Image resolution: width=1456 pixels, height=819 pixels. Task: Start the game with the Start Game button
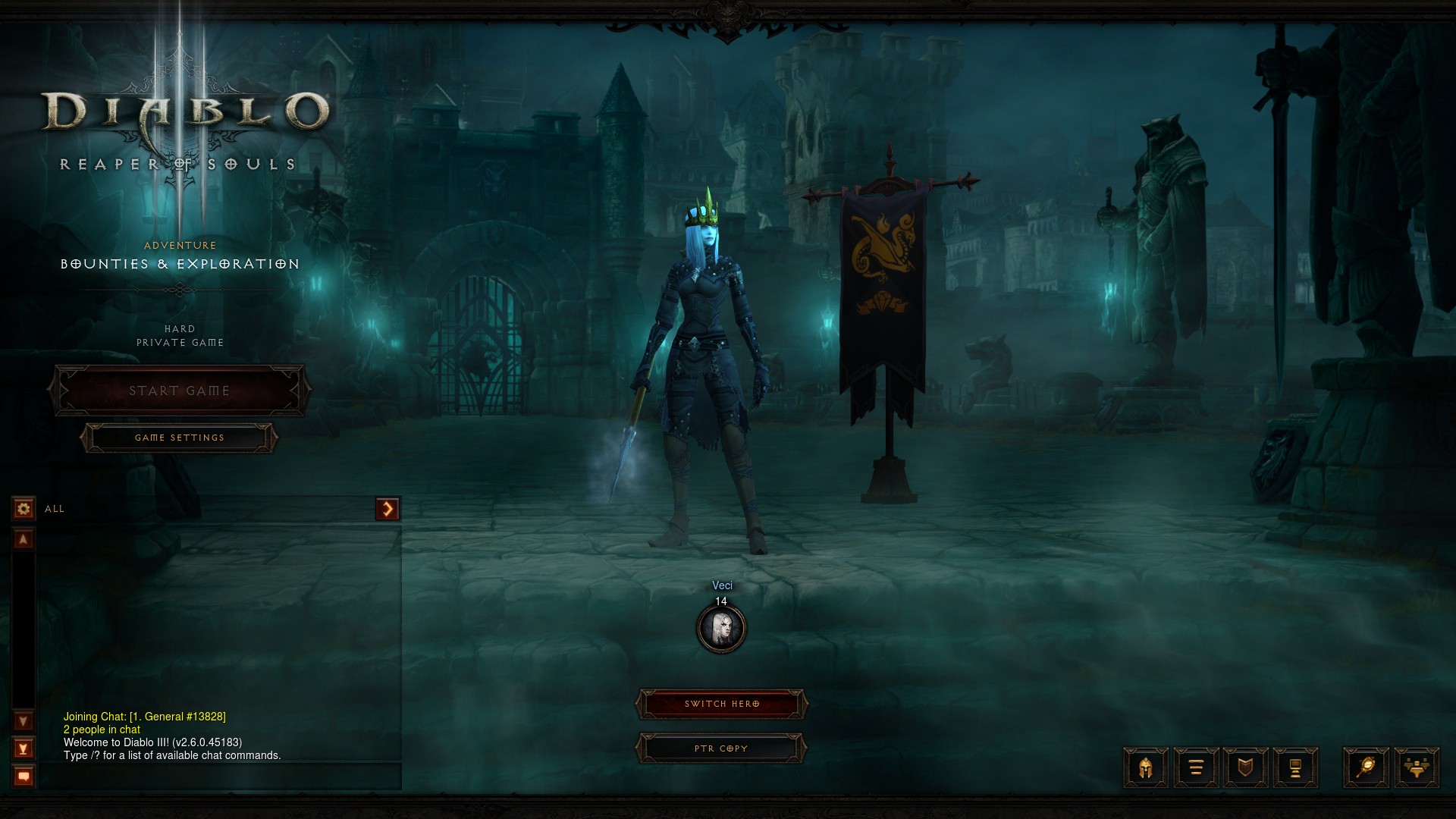(179, 391)
